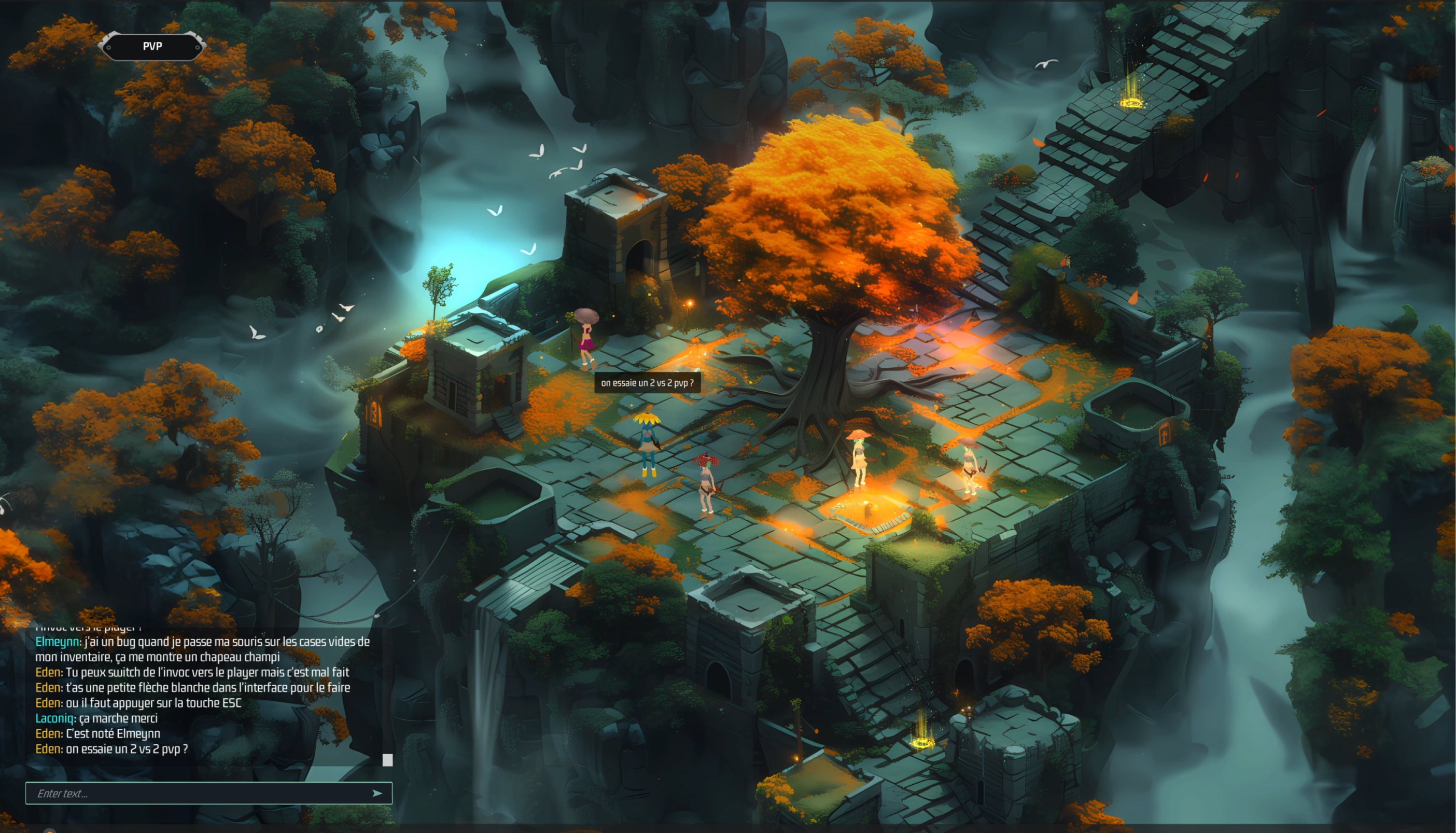Open the PVP button
Screen dimensions: 1456x833
pyautogui.click(x=152, y=46)
